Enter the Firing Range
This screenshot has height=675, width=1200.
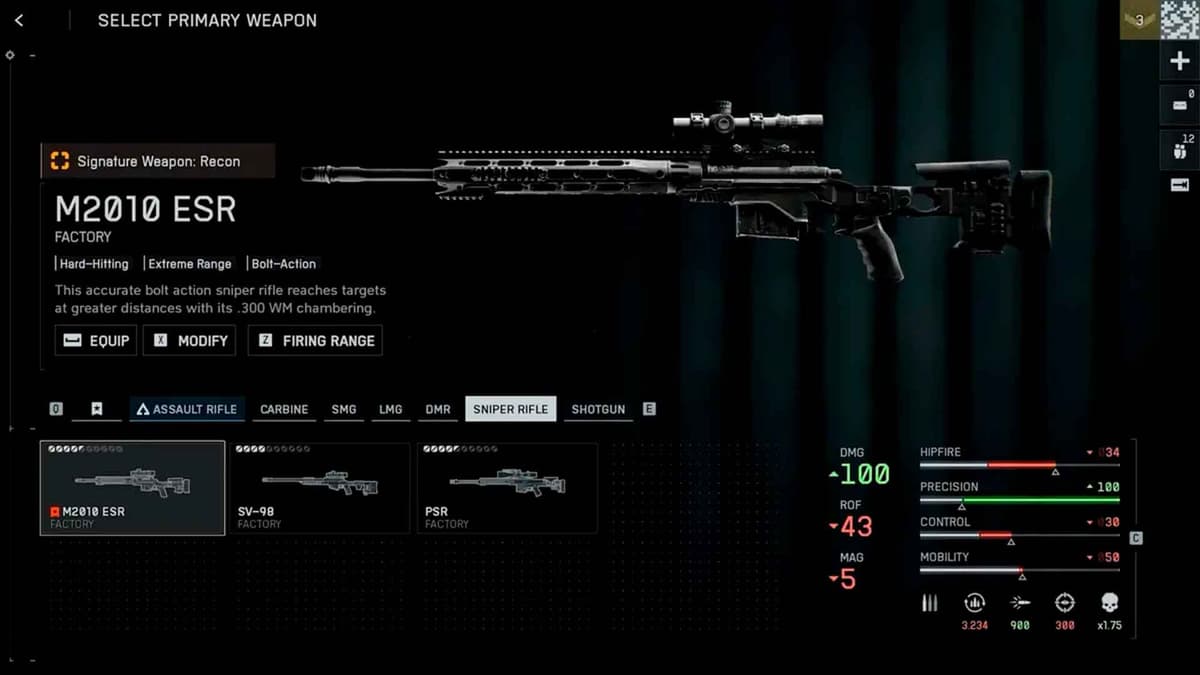(x=315, y=340)
